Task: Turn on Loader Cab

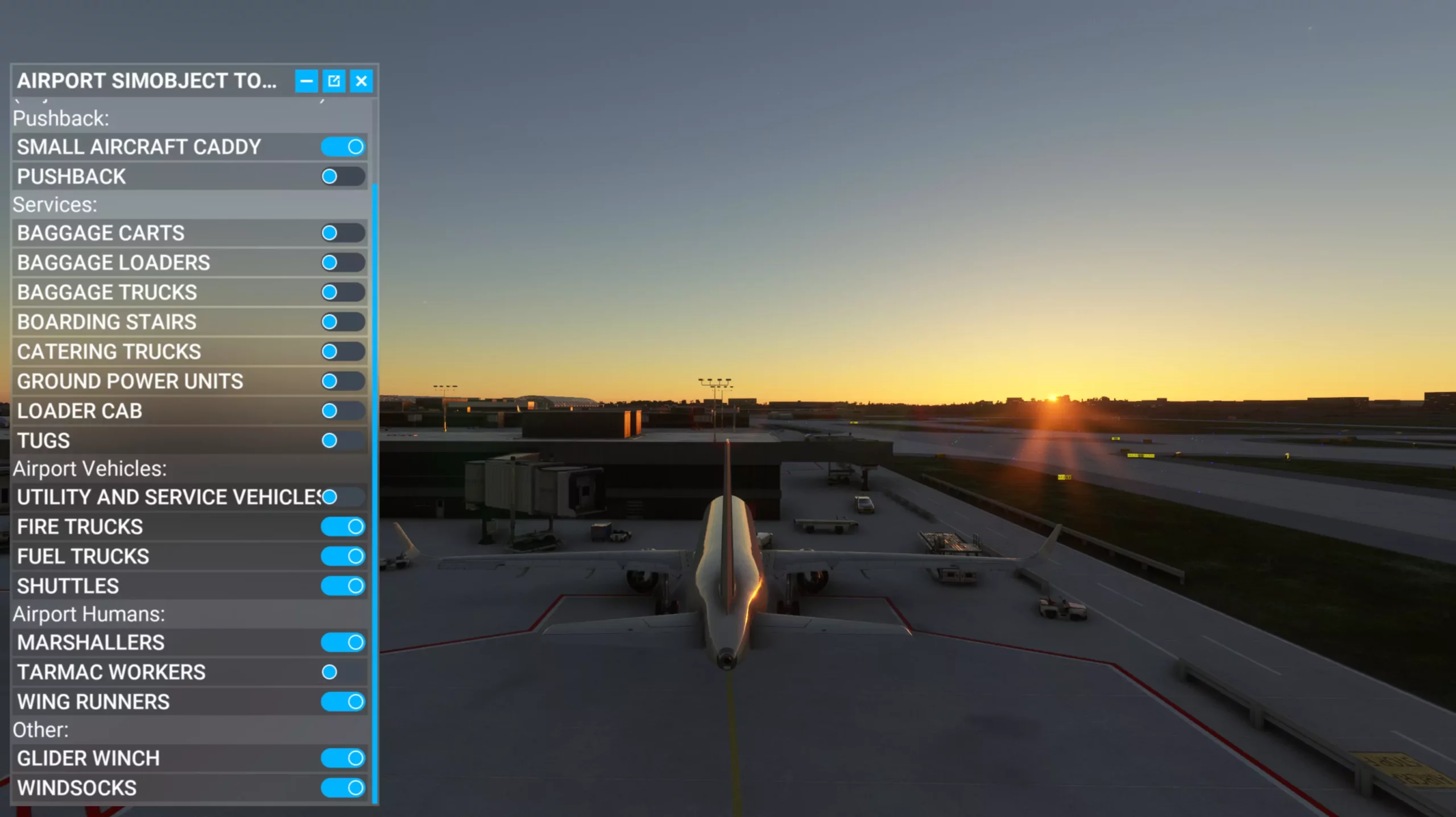Action: 343,411
